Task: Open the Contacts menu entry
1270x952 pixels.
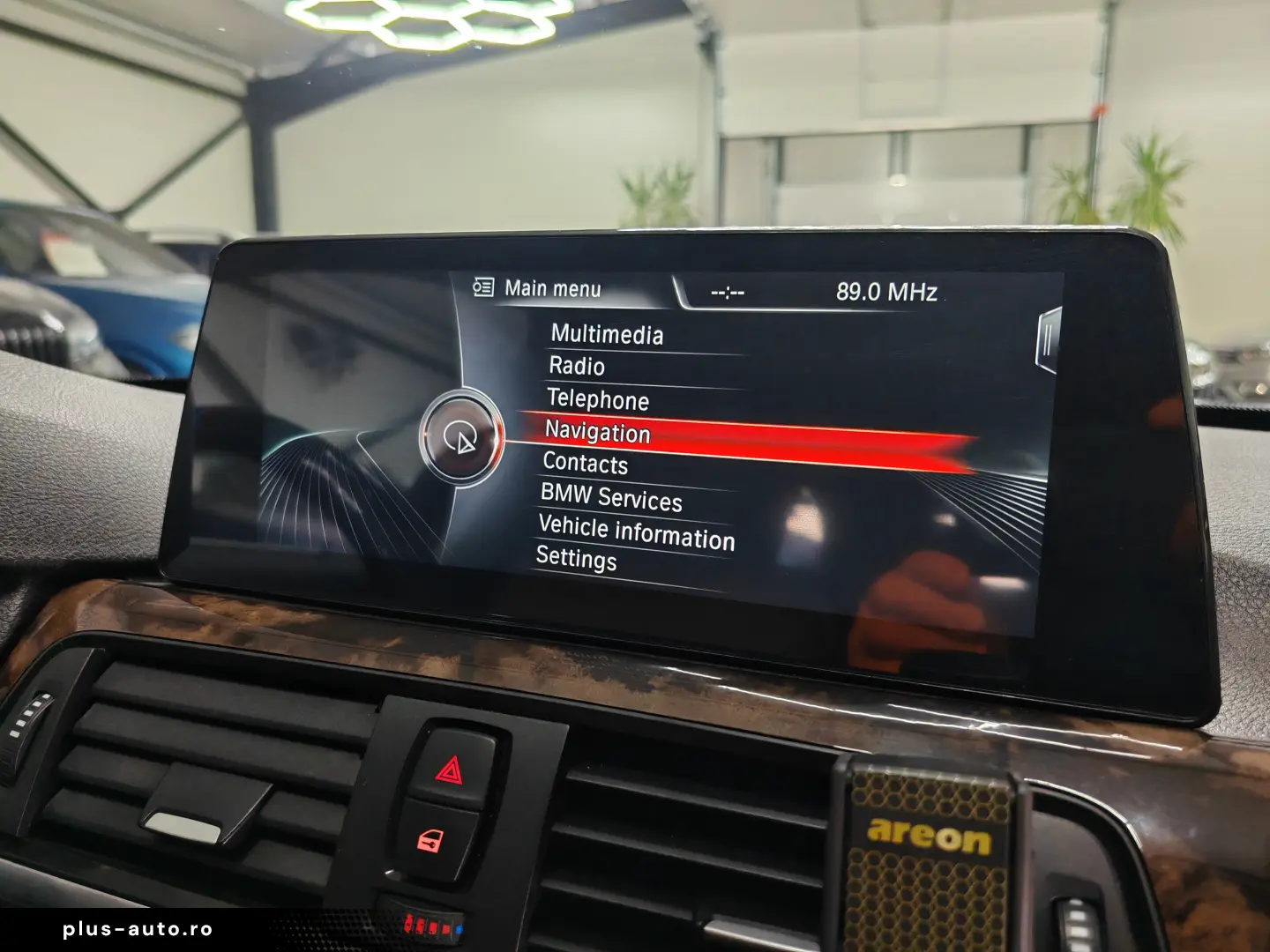Action: 584,465
